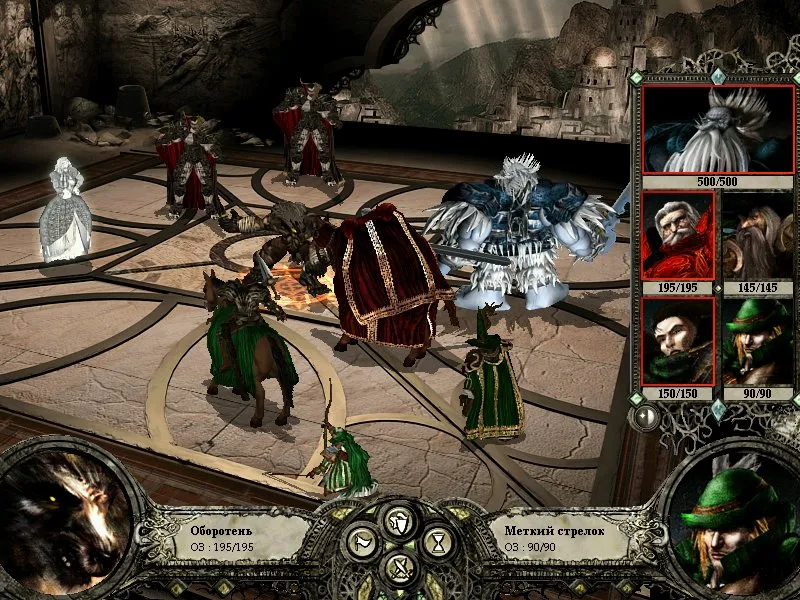Pick the dwarf portrait with 145/145 health
This screenshot has height=600, width=800.
click(x=756, y=236)
